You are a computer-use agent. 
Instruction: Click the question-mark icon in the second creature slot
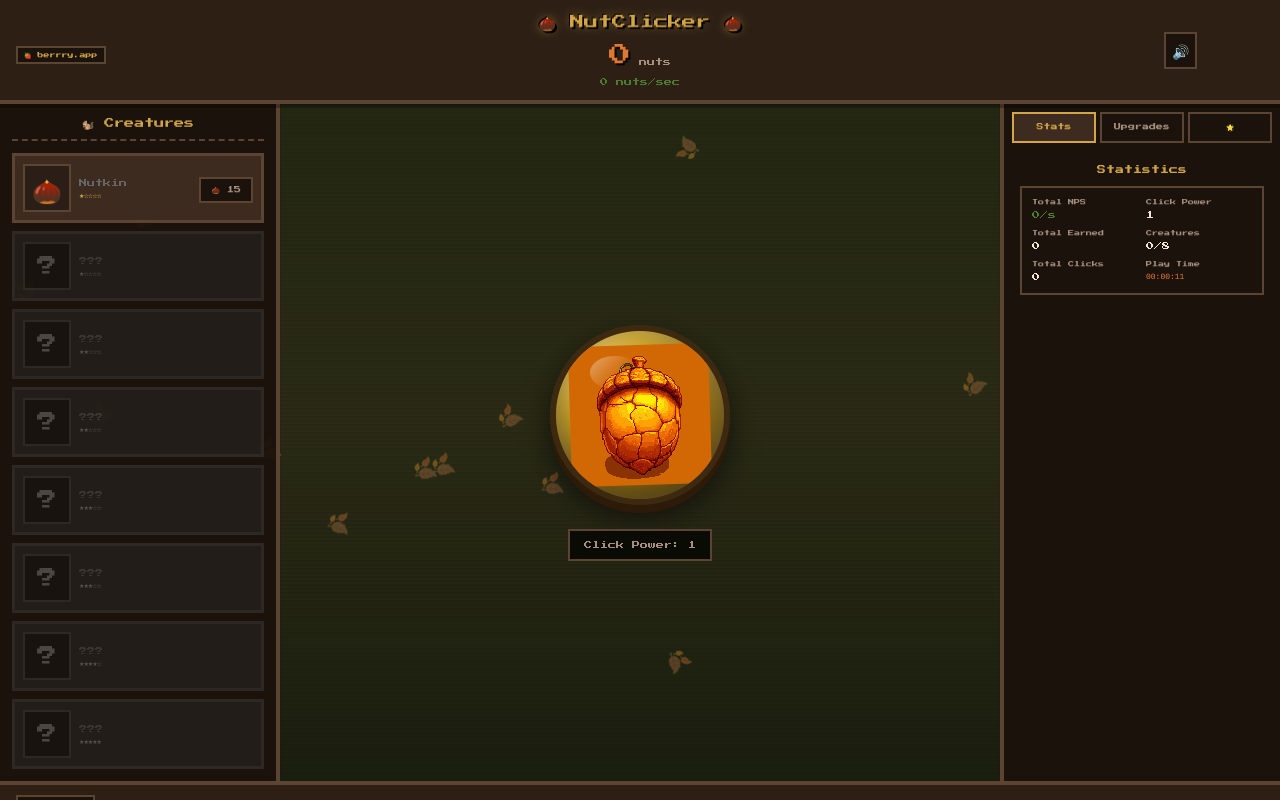(x=46, y=265)
